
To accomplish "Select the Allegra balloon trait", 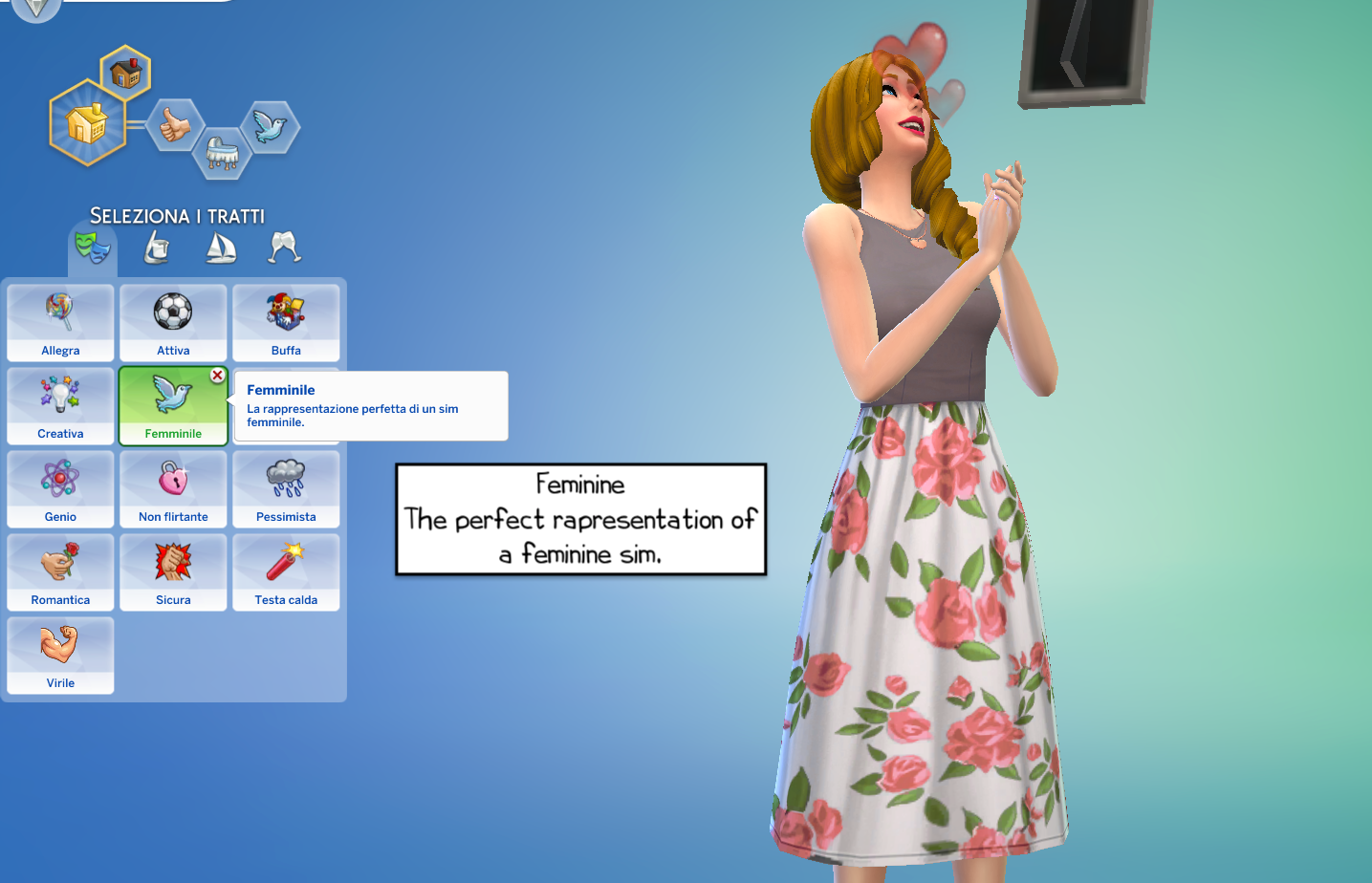I will click(x=60, y=322).
